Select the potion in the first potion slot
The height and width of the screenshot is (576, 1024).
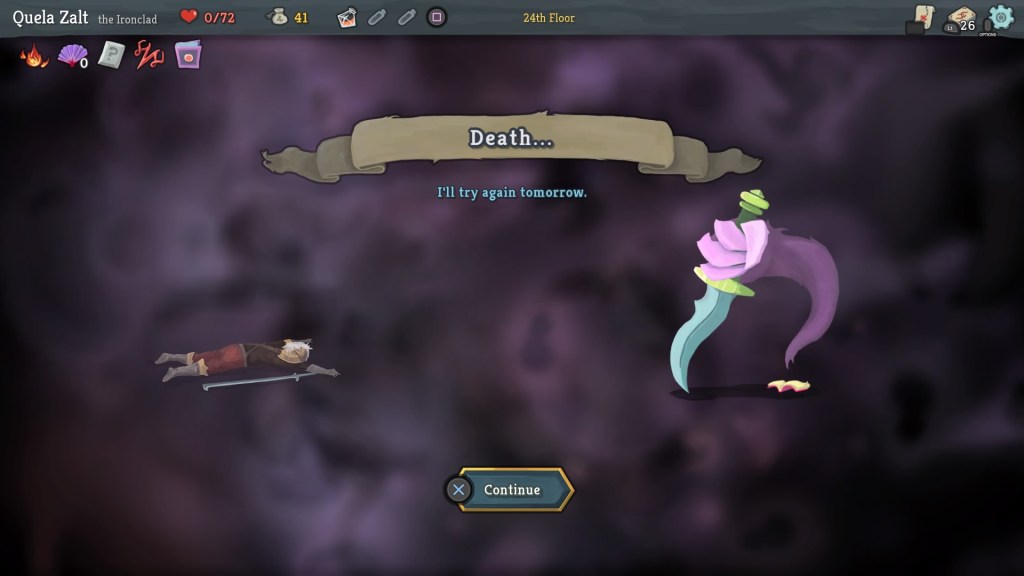click(x=347, y=17)
